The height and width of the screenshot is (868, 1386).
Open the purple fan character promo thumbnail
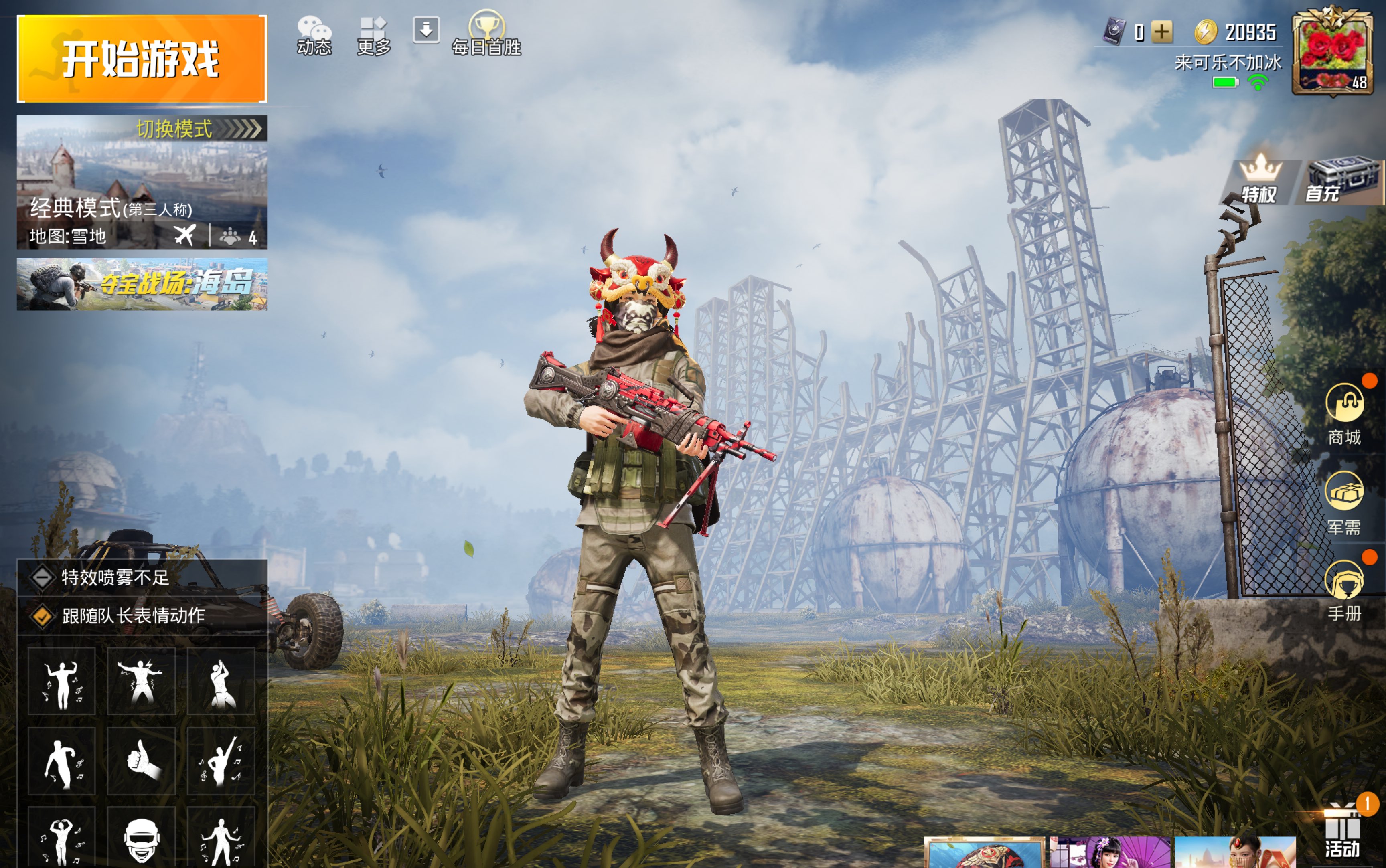point(1110,852)
